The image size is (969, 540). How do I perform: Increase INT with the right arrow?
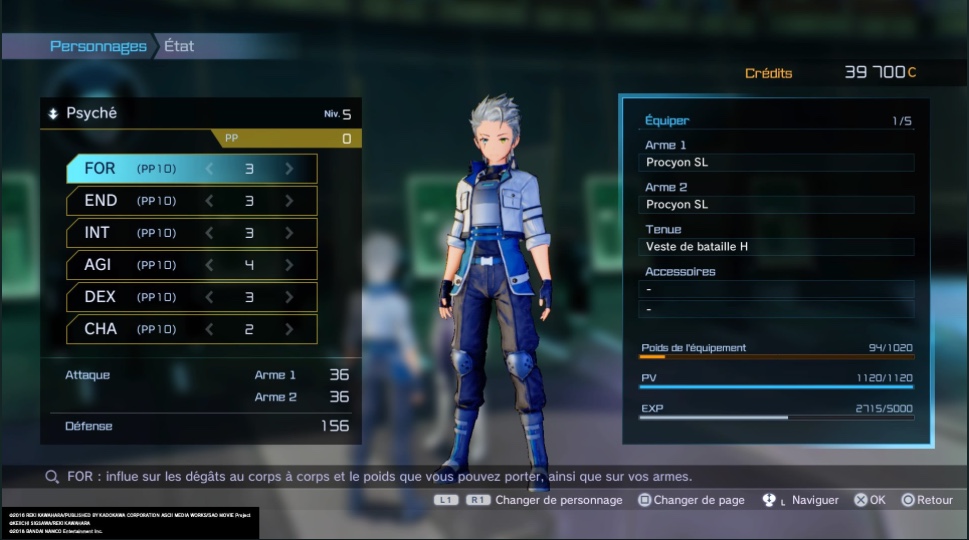point(289,233)
